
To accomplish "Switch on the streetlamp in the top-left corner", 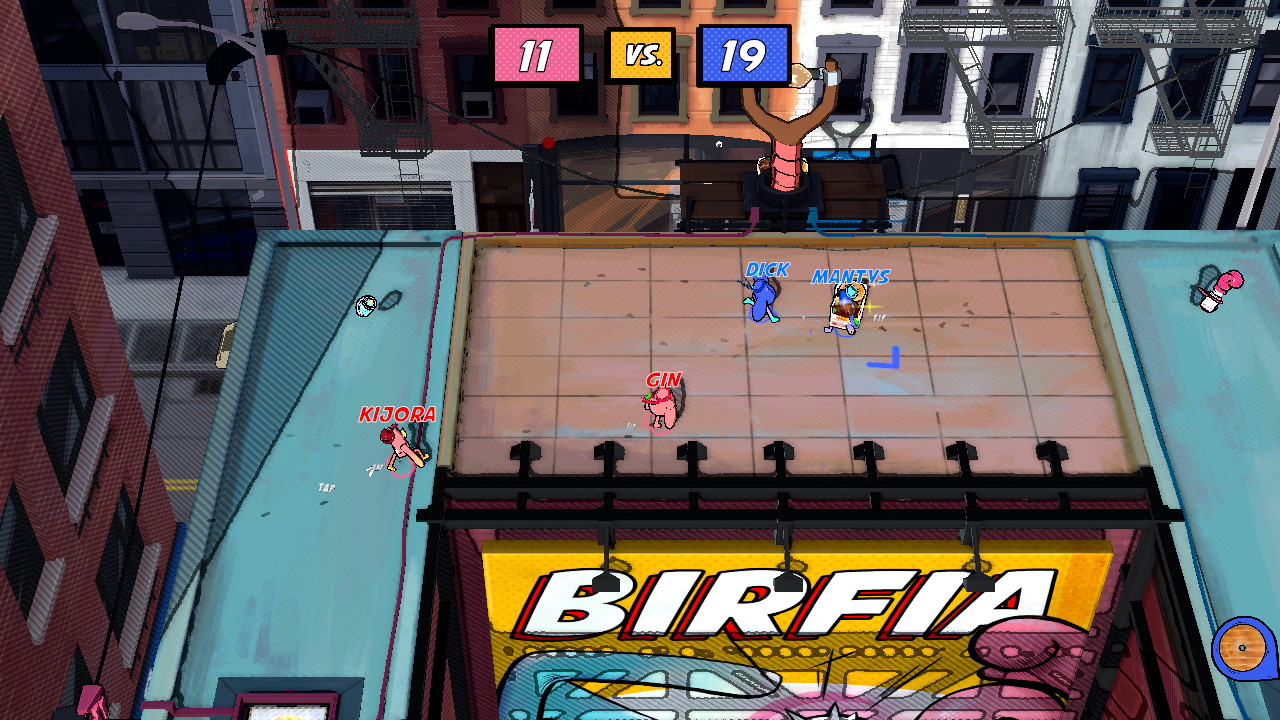I will tap(135, 20).
